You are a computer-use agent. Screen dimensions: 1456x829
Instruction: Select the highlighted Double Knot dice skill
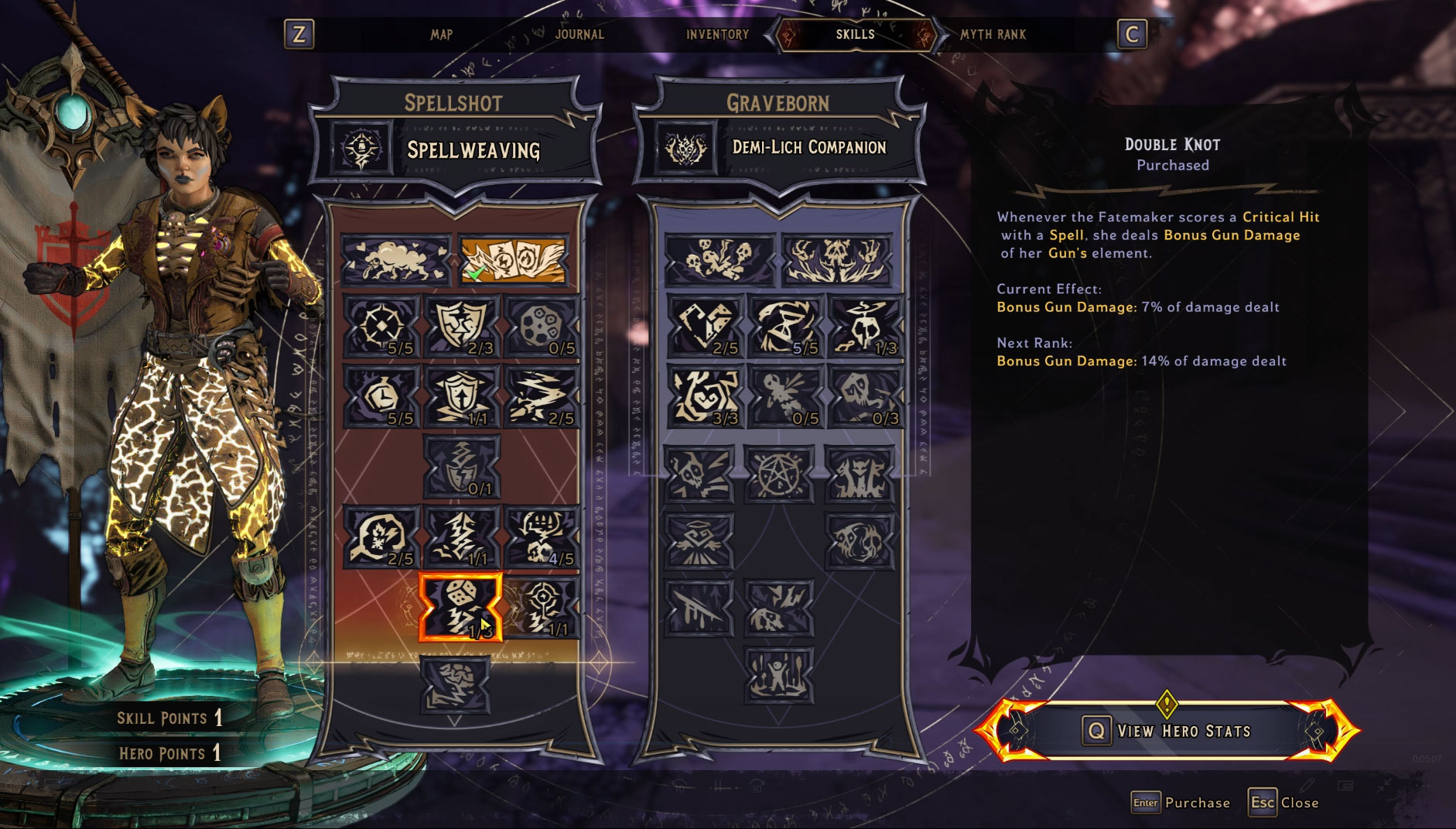click(460, 608)
